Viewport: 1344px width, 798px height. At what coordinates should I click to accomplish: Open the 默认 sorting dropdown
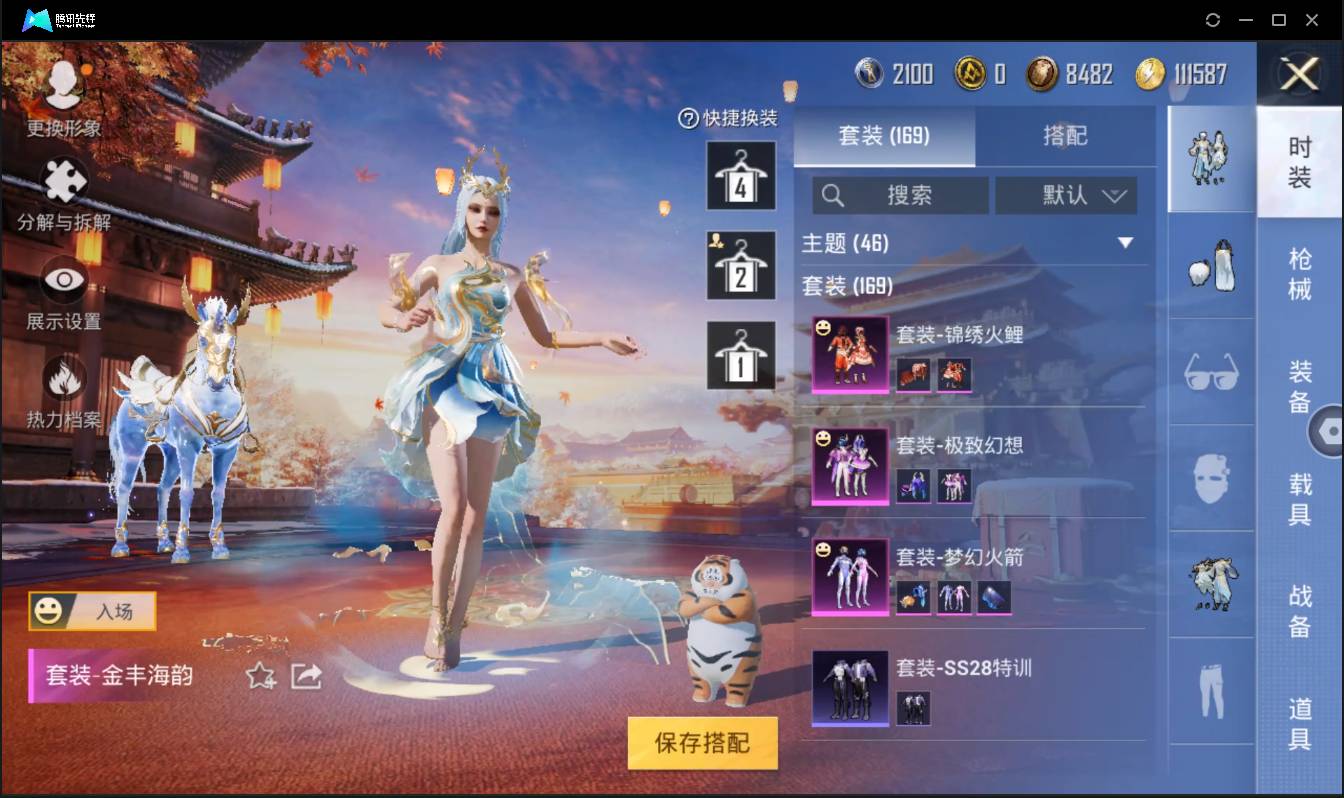pos(1066,196)
